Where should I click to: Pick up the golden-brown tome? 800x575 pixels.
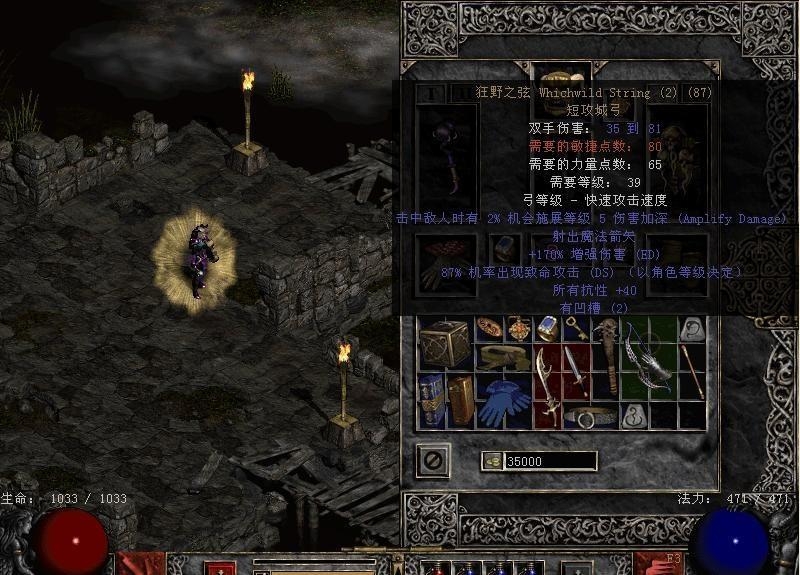461,399
